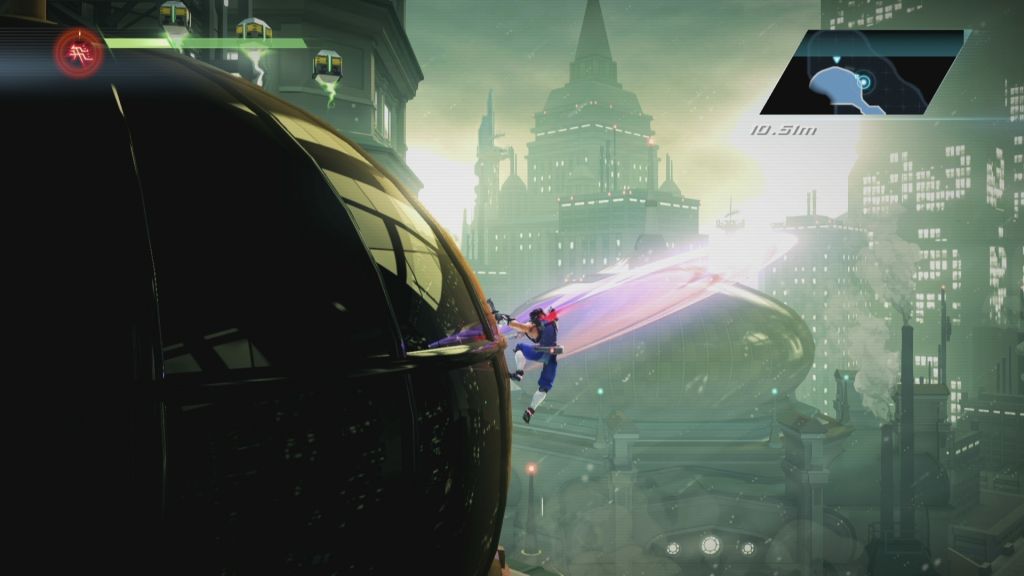Click the red Strider emblem icon
The width and height of the screenshot is (1024, 576).
79,52
